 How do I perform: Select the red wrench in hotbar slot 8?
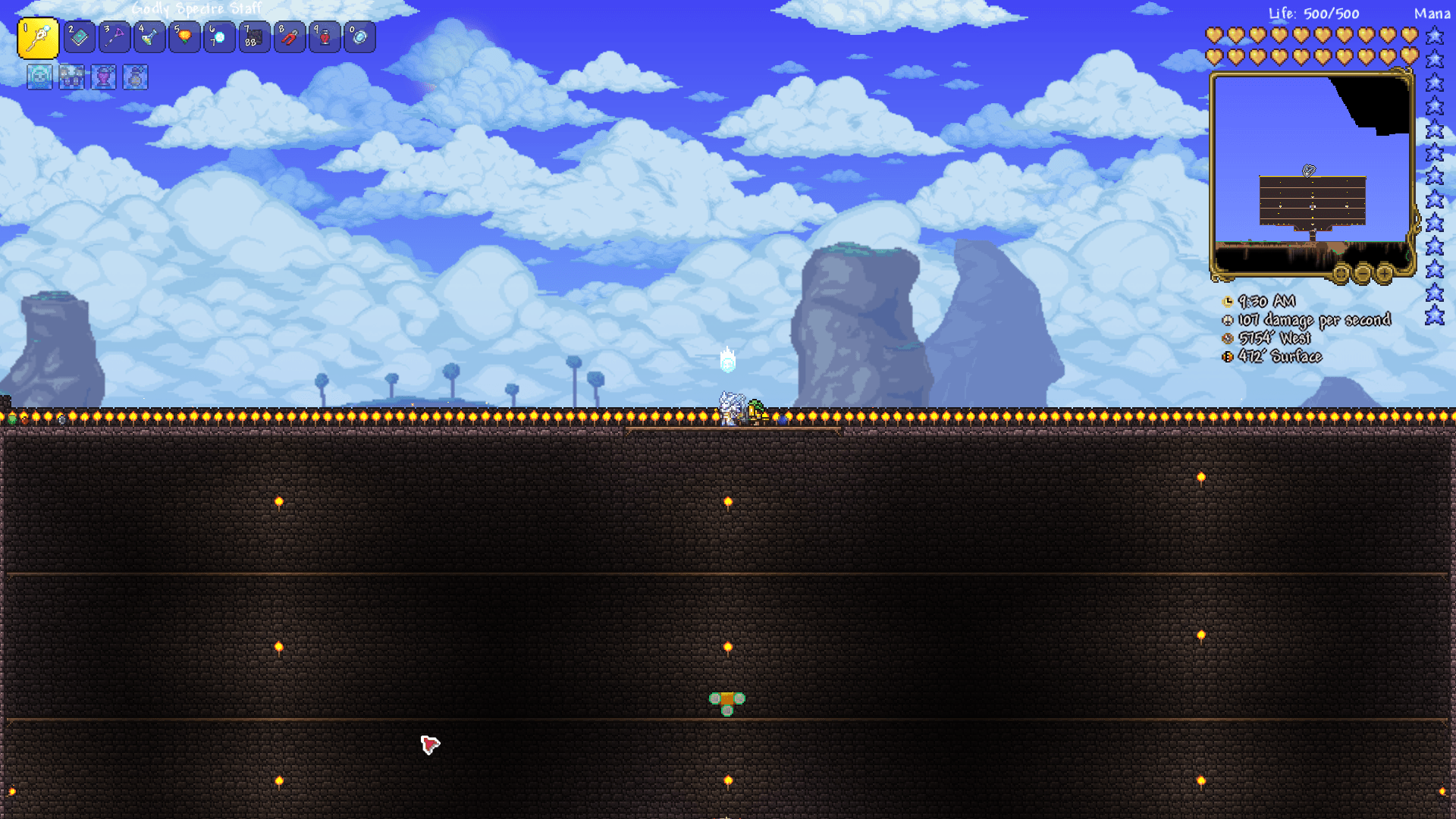tap(289, 36)
